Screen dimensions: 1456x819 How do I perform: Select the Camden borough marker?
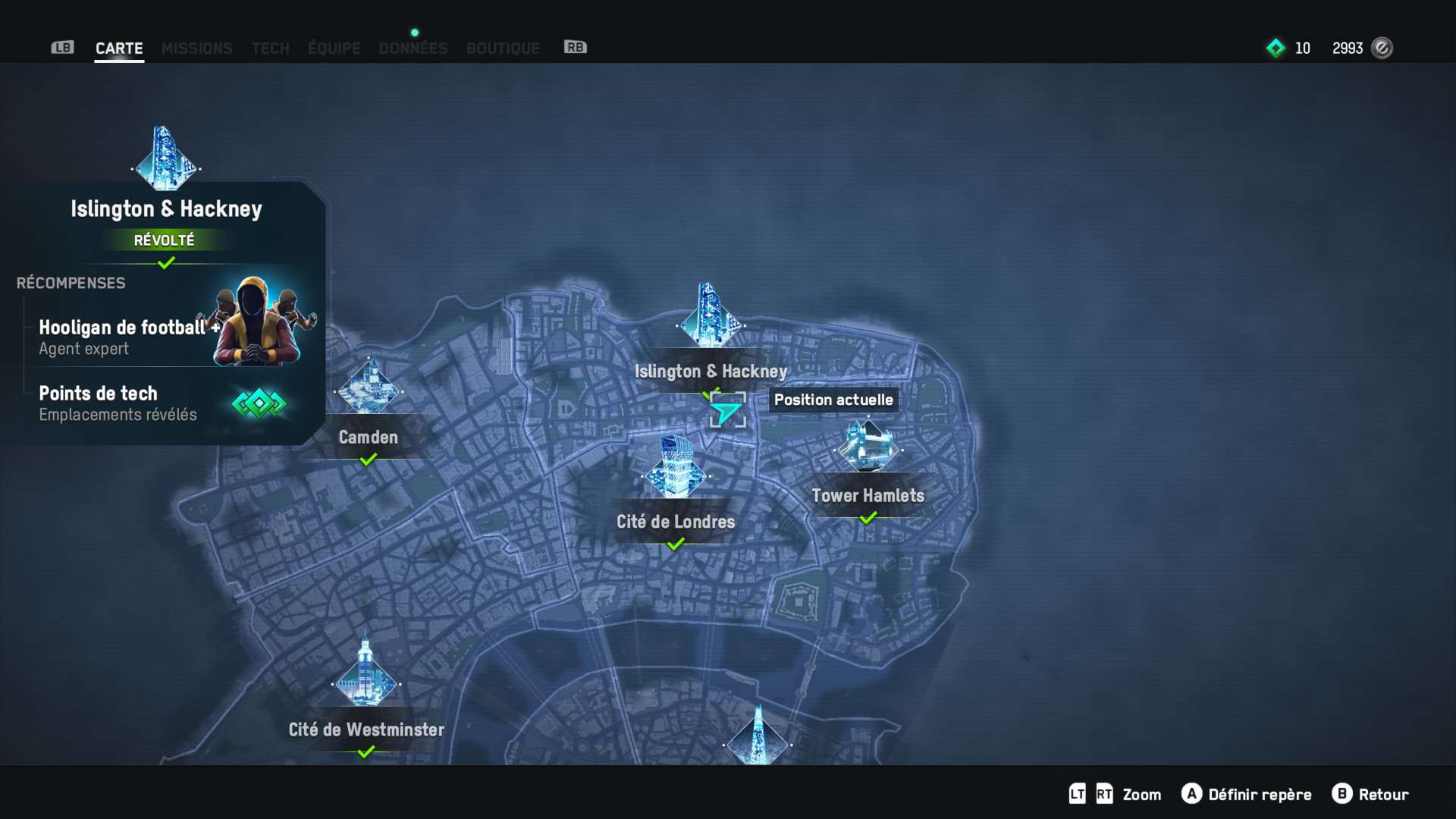pyautogui.click(x=369, y=390)
